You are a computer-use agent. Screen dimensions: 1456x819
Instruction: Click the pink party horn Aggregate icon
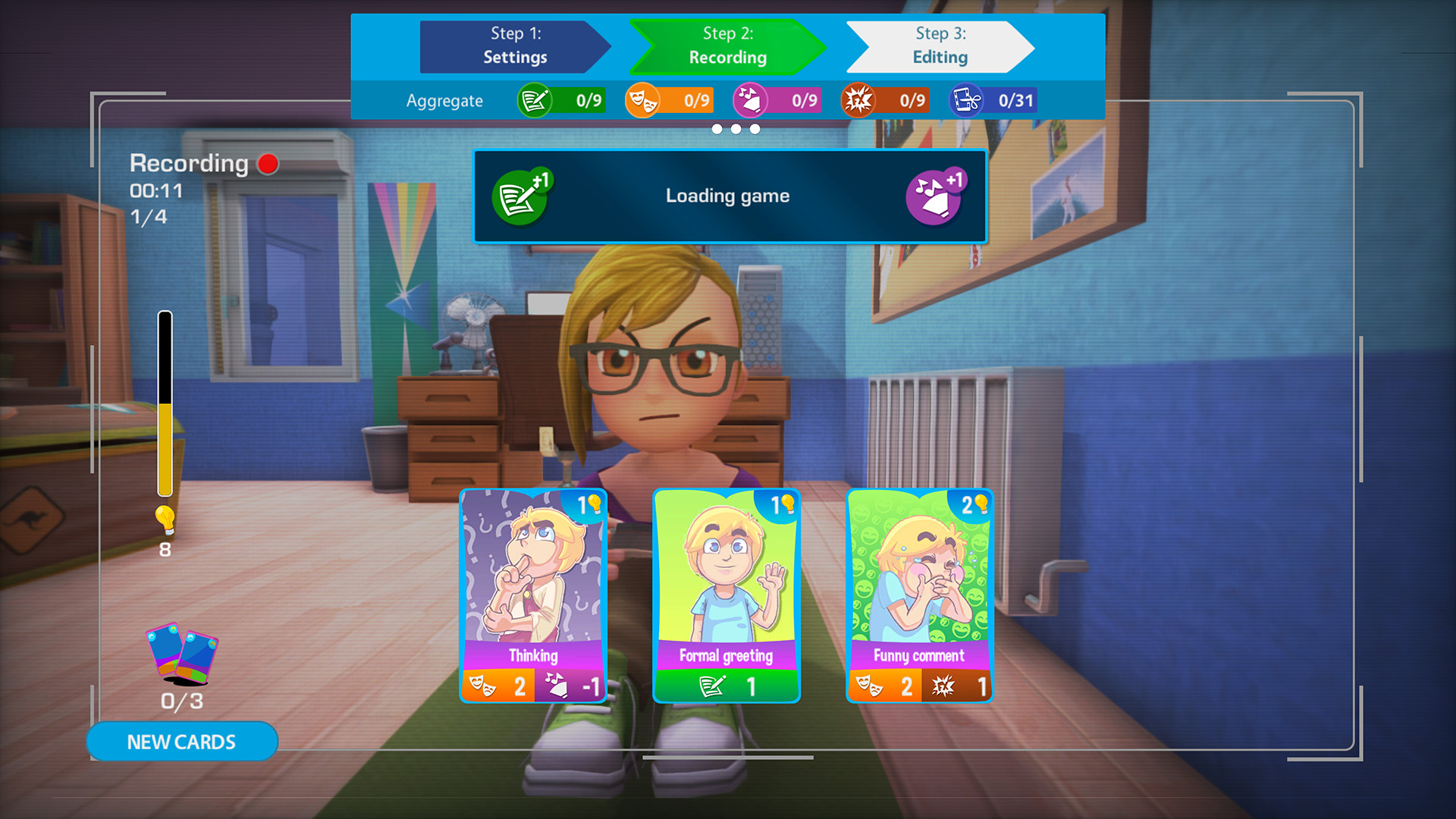(x=750, y=99)
